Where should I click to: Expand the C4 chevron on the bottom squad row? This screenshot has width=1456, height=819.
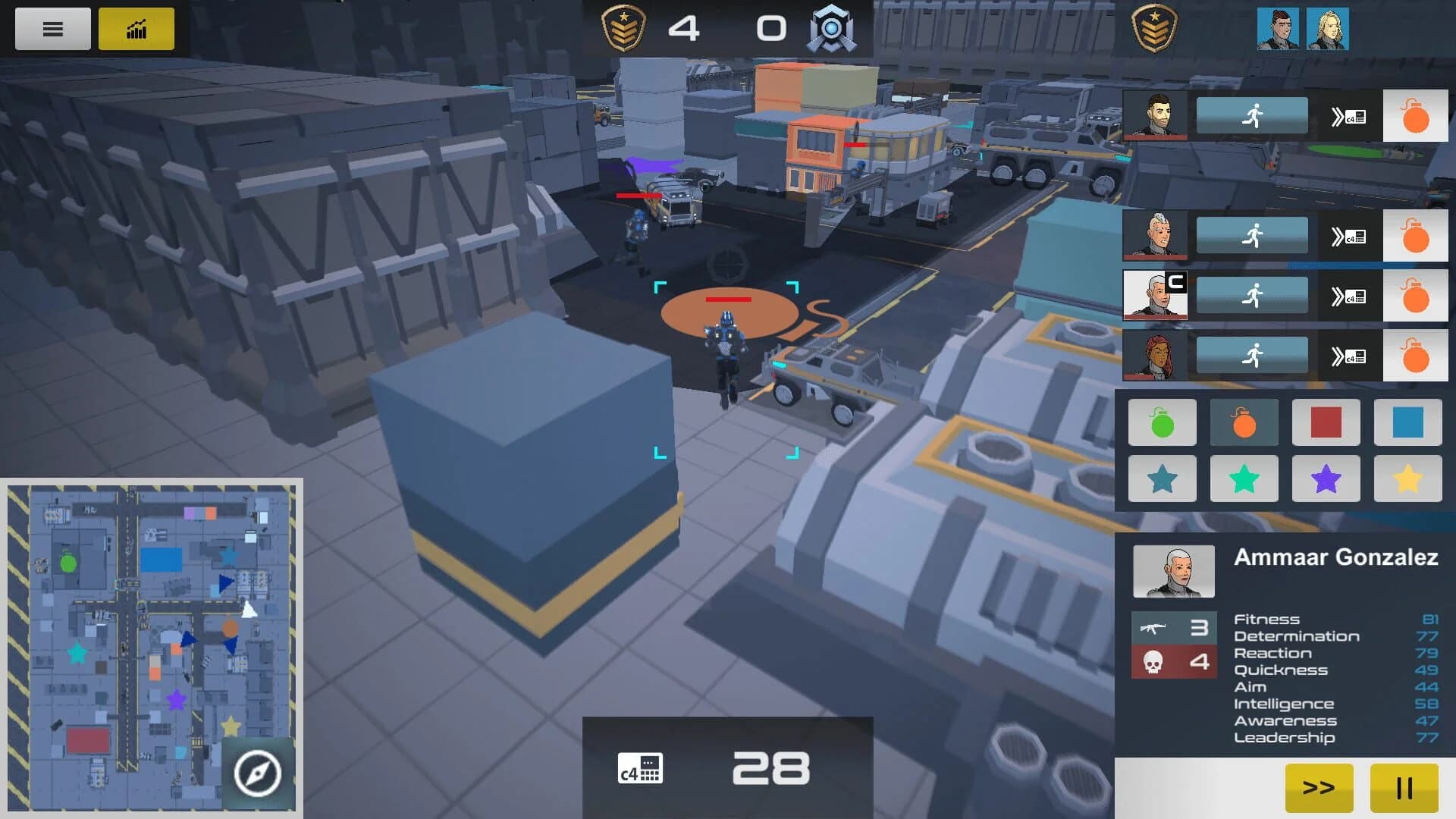click(x=1348, y=356)
